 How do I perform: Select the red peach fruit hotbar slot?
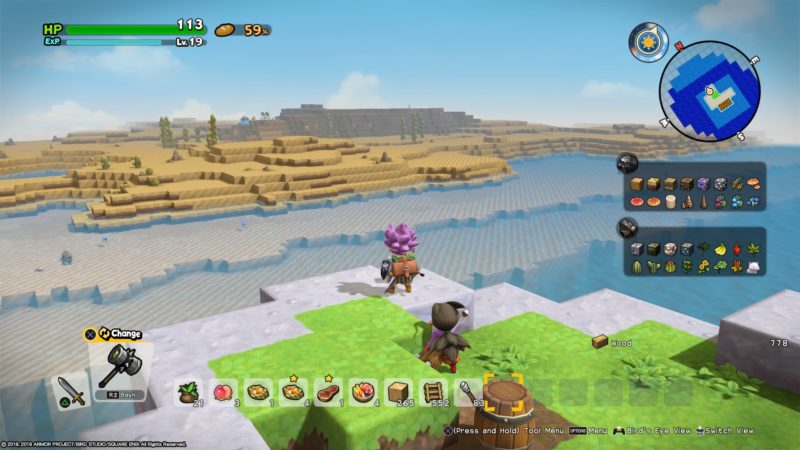(x=223, y=391)
